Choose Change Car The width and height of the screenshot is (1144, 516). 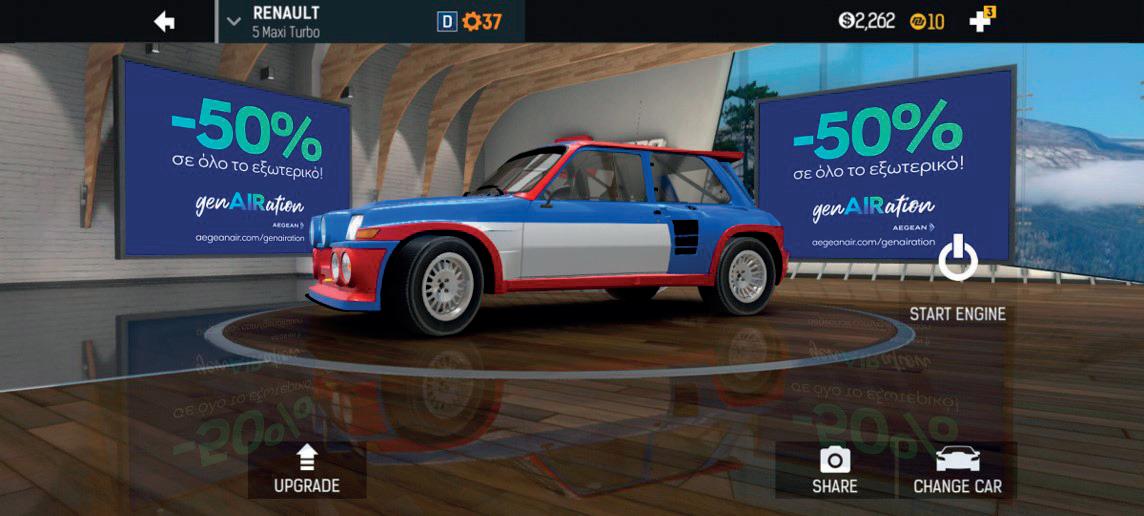[x=957, y=470]
